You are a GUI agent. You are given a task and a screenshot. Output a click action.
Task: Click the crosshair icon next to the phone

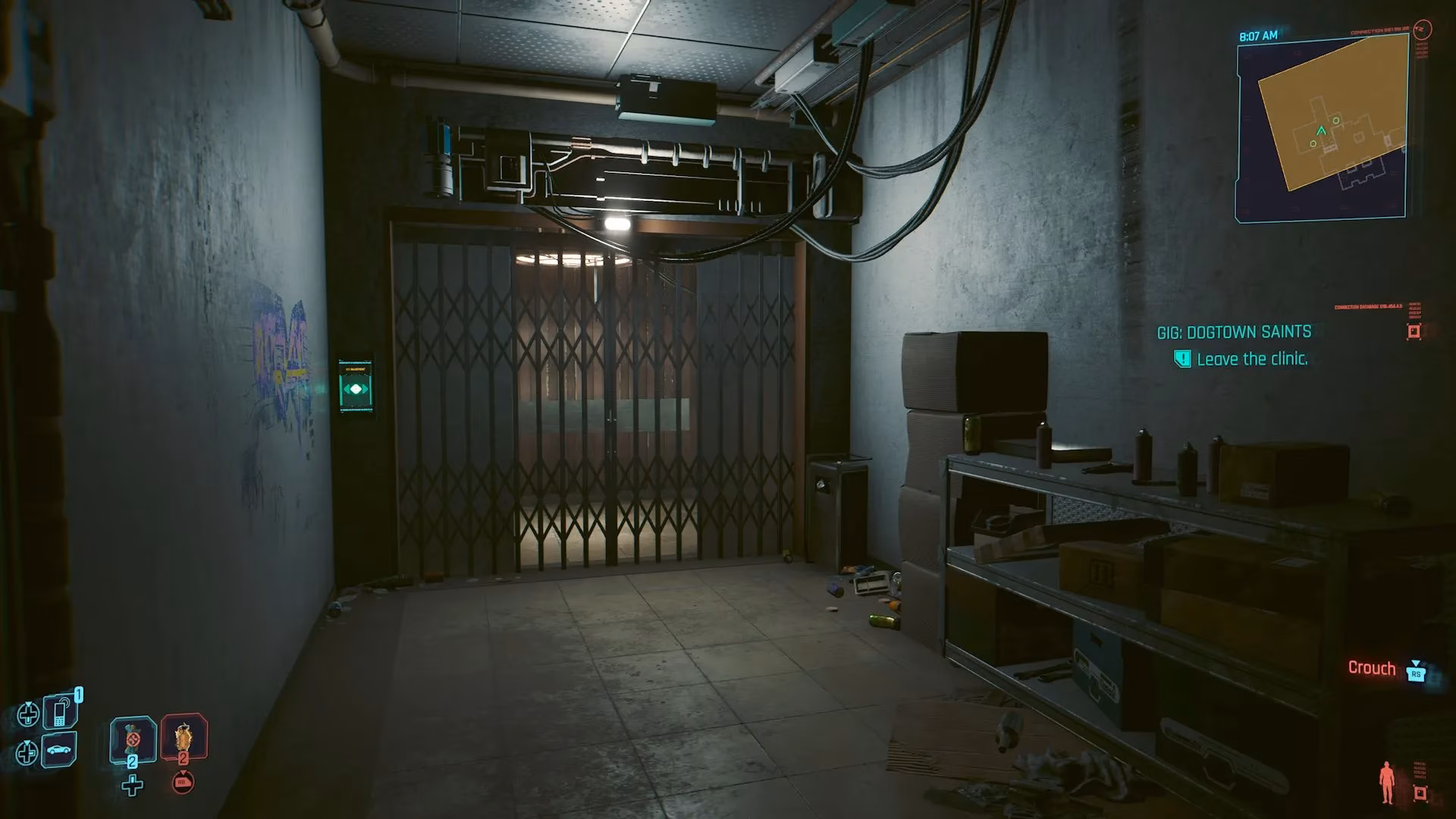29,714
